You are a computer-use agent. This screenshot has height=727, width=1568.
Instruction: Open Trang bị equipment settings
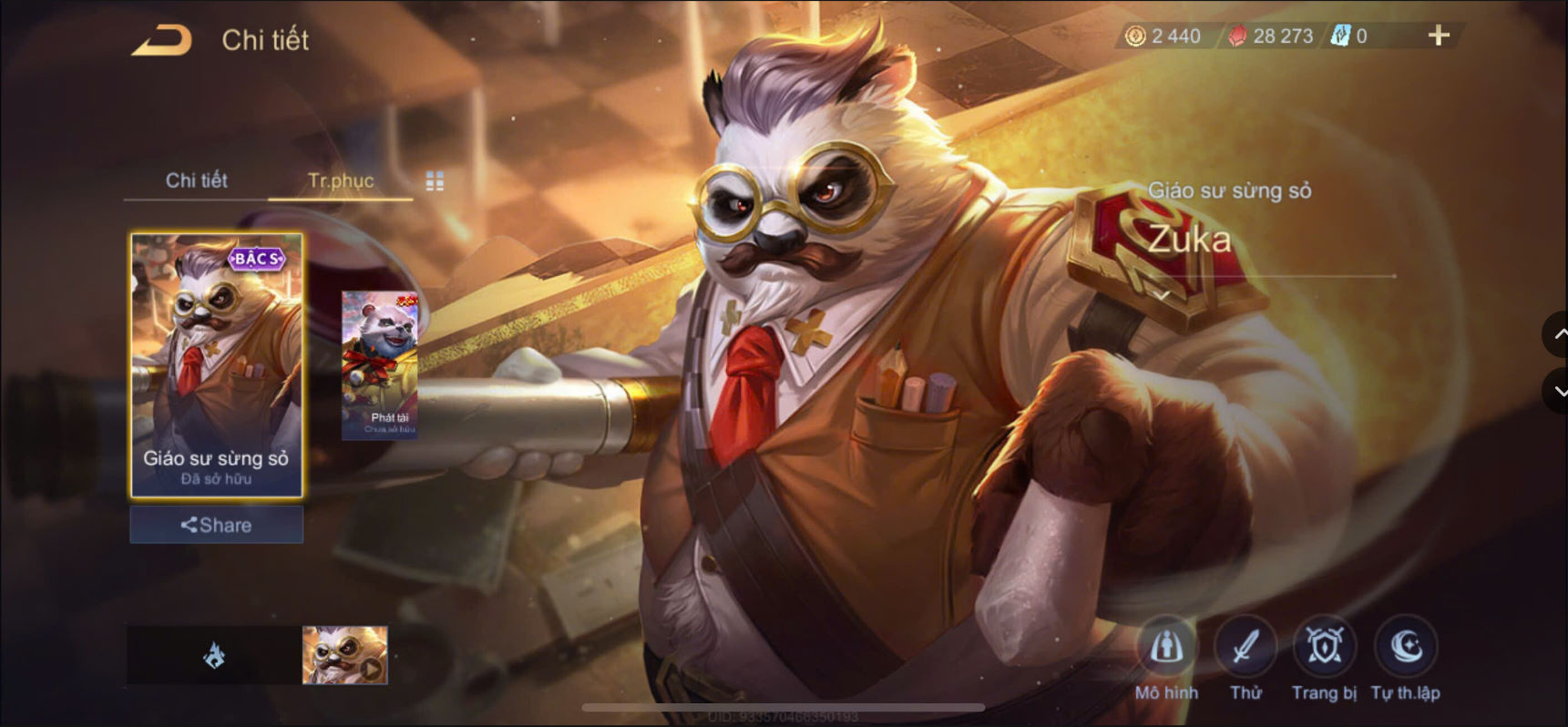1323,649
